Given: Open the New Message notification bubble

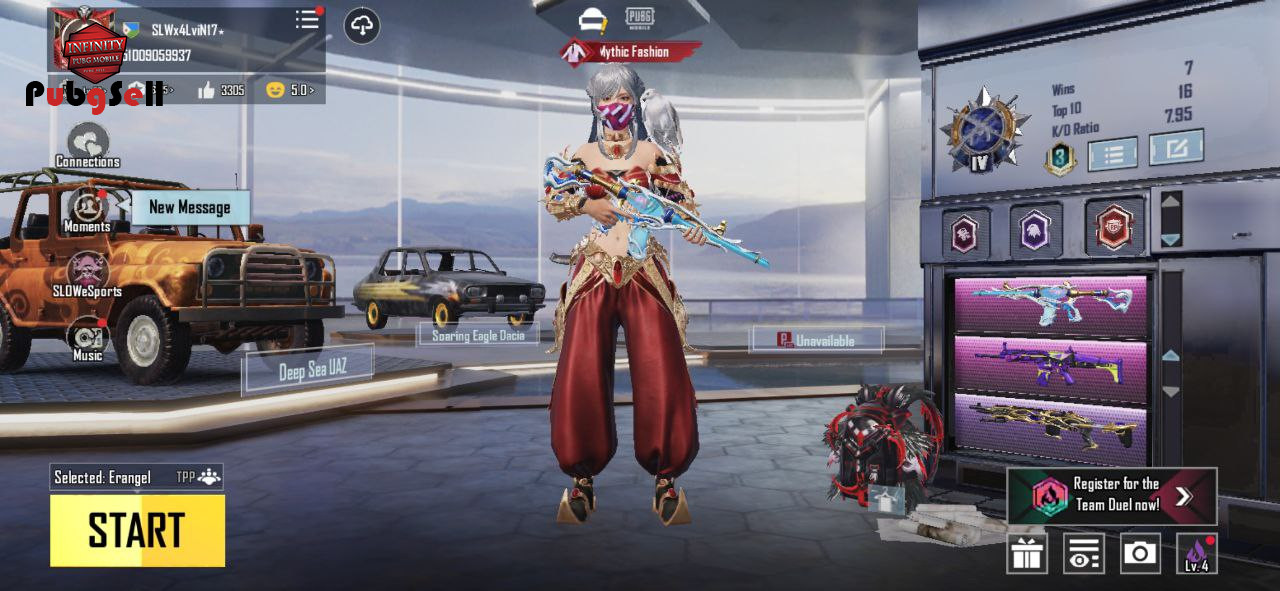Looking at the screenshot, I should (190, 208).
